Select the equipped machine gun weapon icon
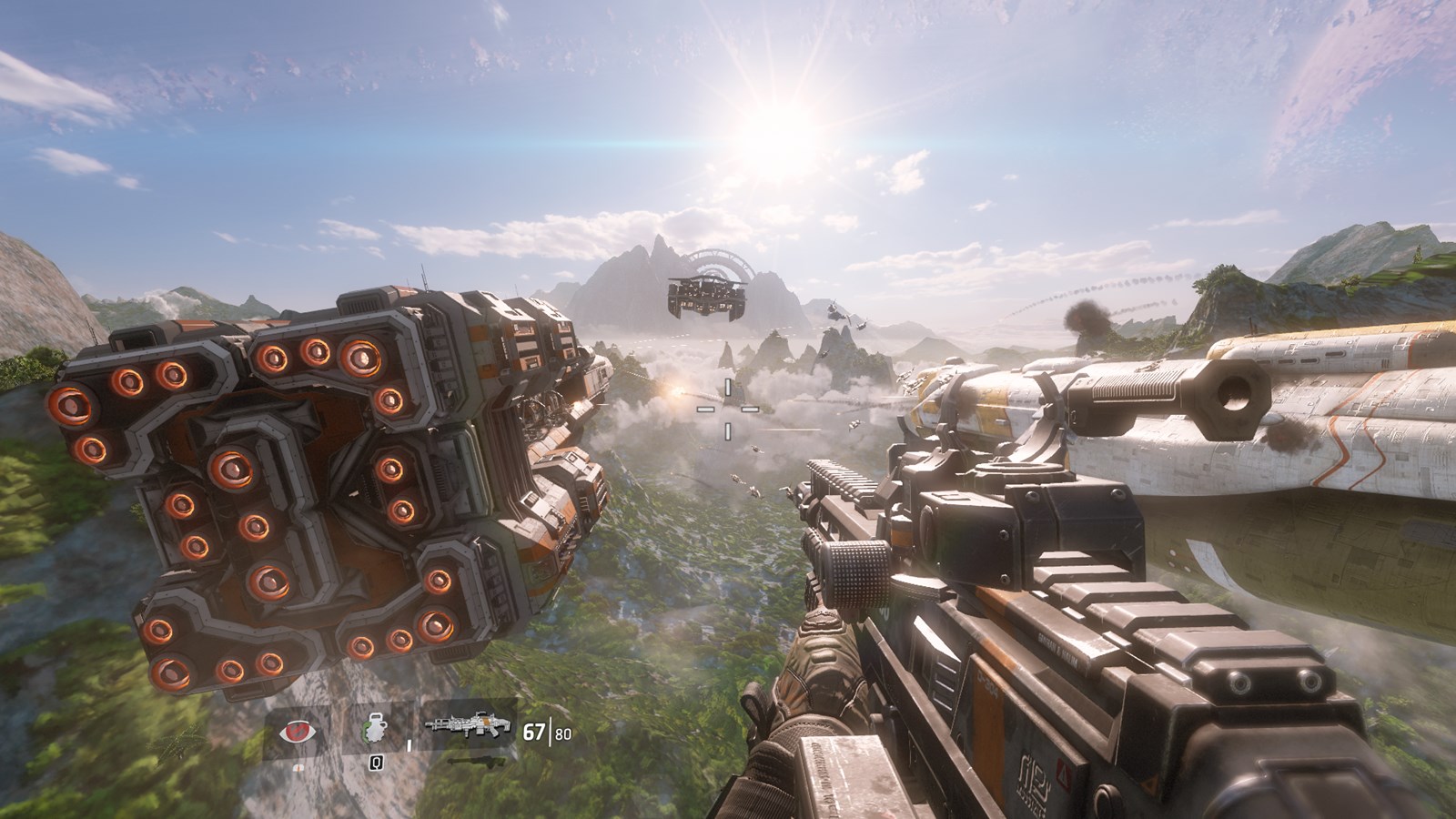The height and width of the screenshot is (819, 1456). (x=469, y=726)
